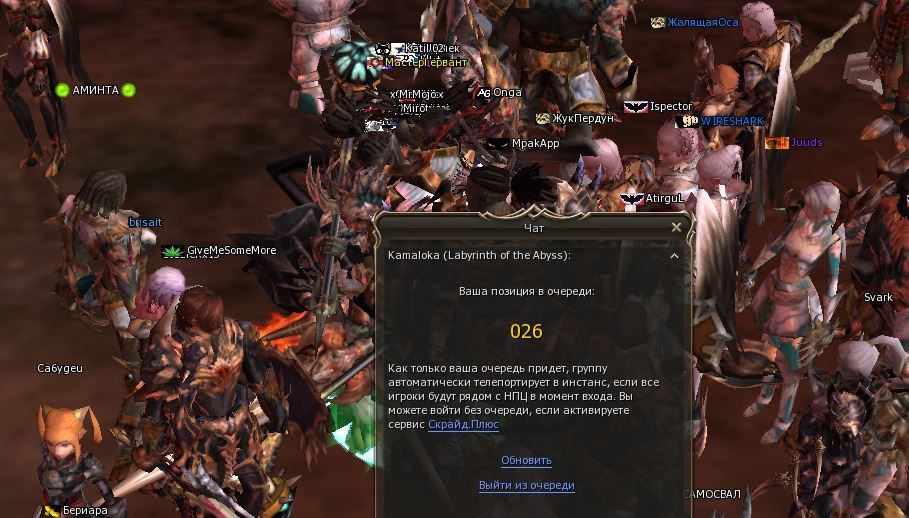This screenshot has height=518, width=909.
Task: Leave the queue via Выйти из очереди
Action: 526,486
